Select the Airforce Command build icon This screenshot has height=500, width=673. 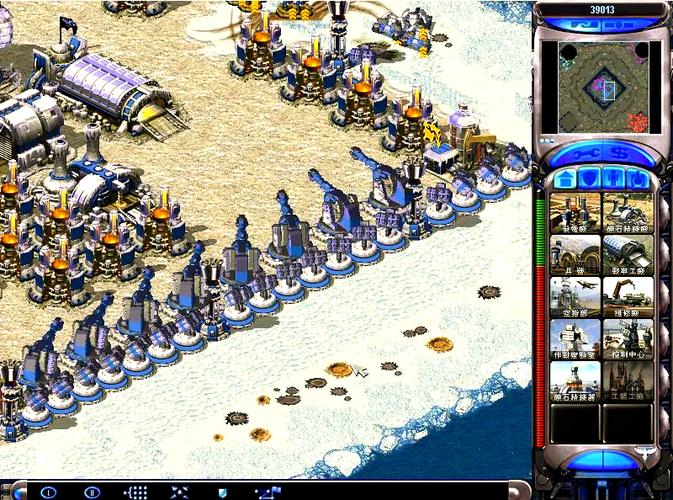coord(575,297)
